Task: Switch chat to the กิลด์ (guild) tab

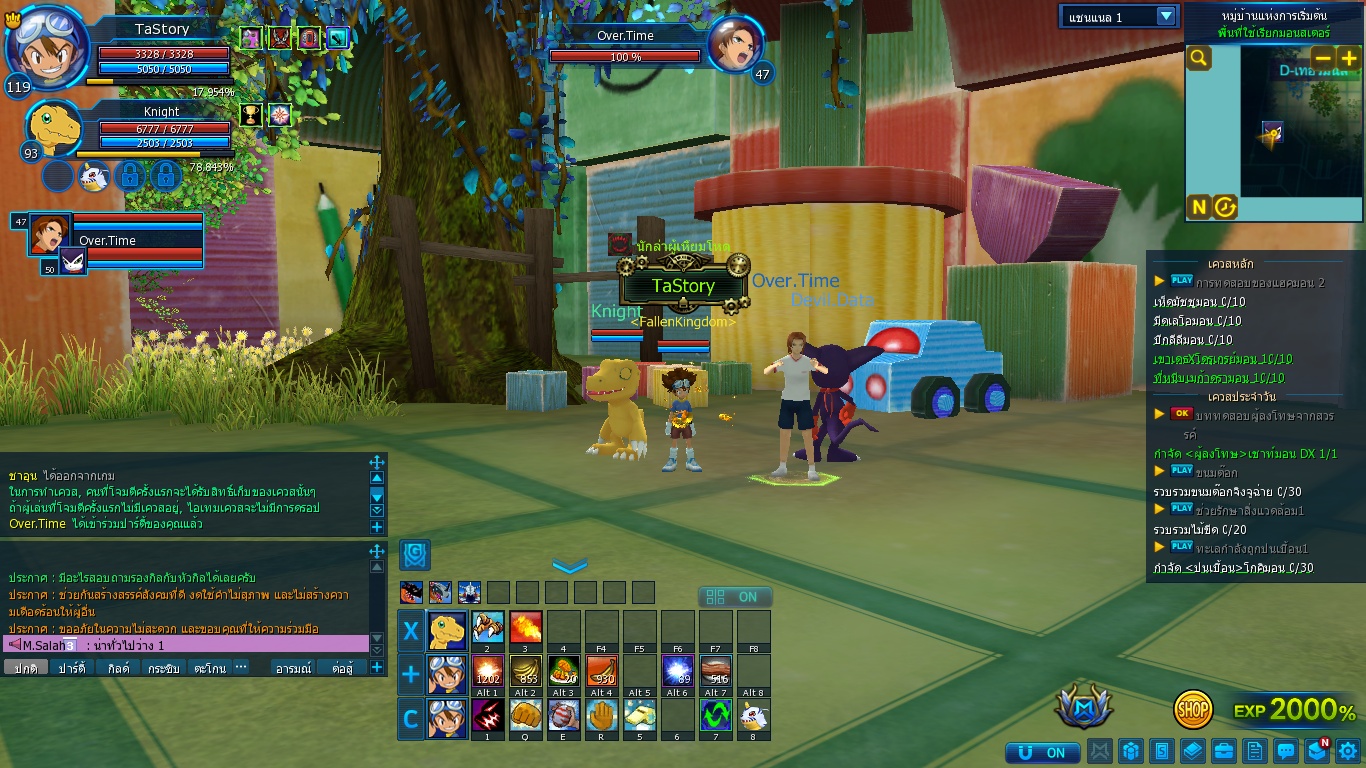Action: [118, 668]
